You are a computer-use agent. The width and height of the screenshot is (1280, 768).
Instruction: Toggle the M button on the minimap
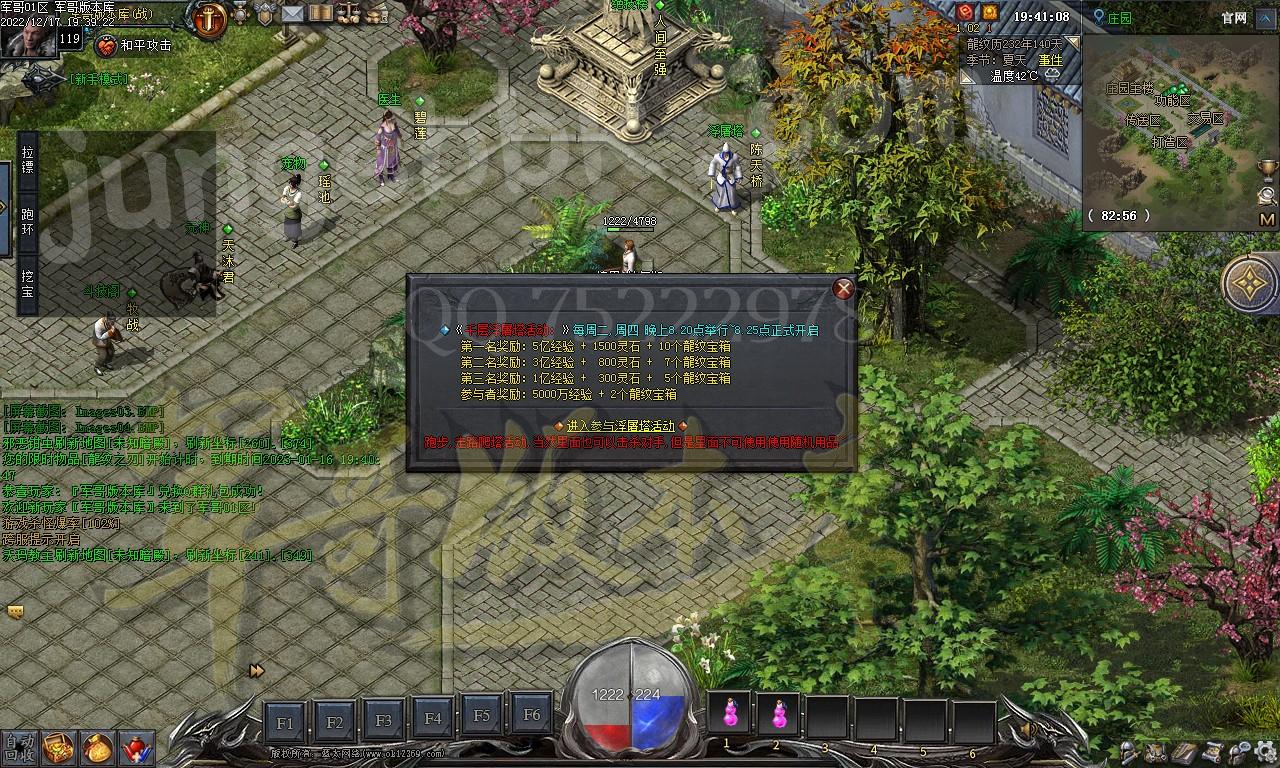click(1266, 218)
